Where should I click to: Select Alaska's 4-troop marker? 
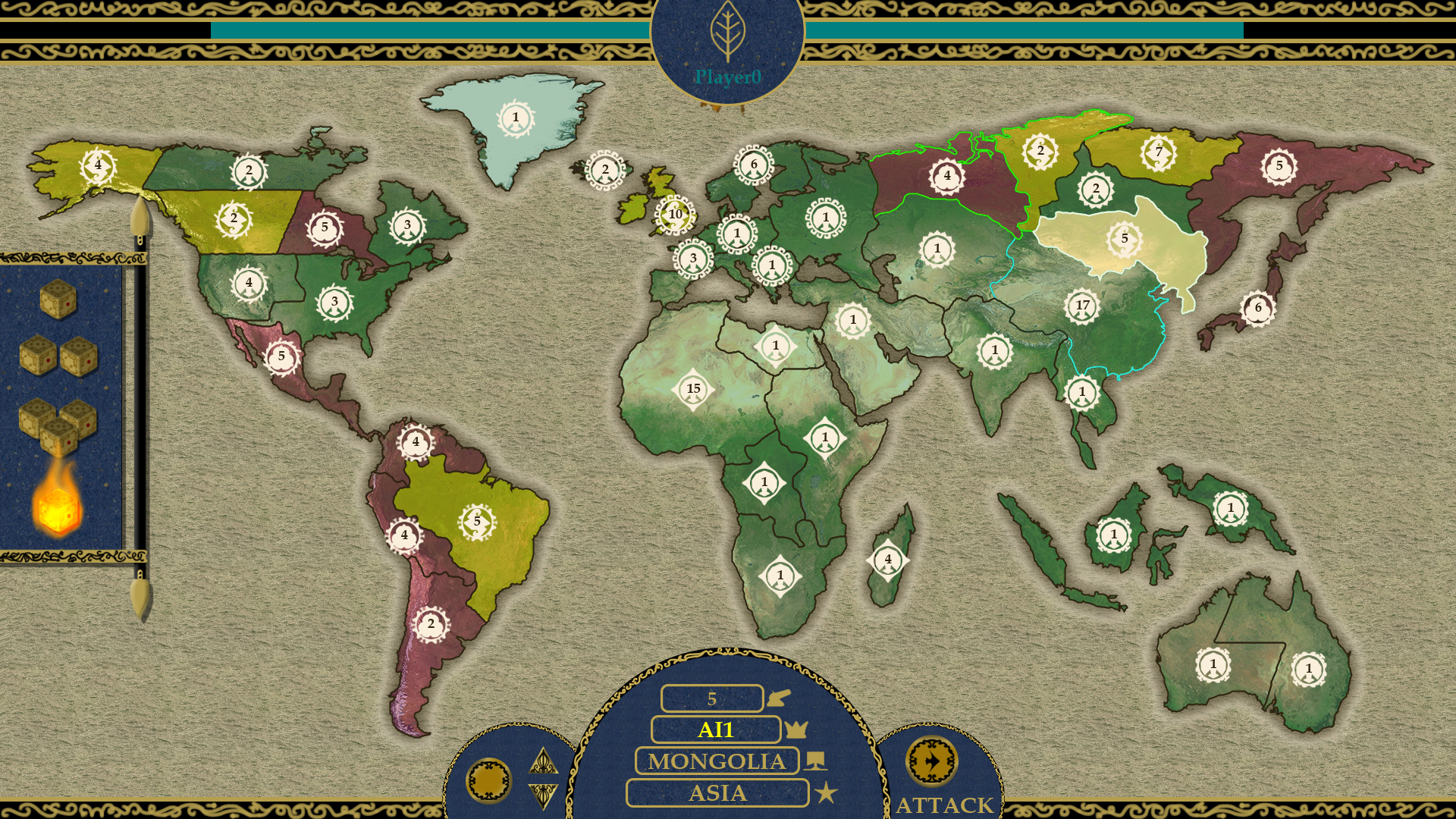coord(98,165)
